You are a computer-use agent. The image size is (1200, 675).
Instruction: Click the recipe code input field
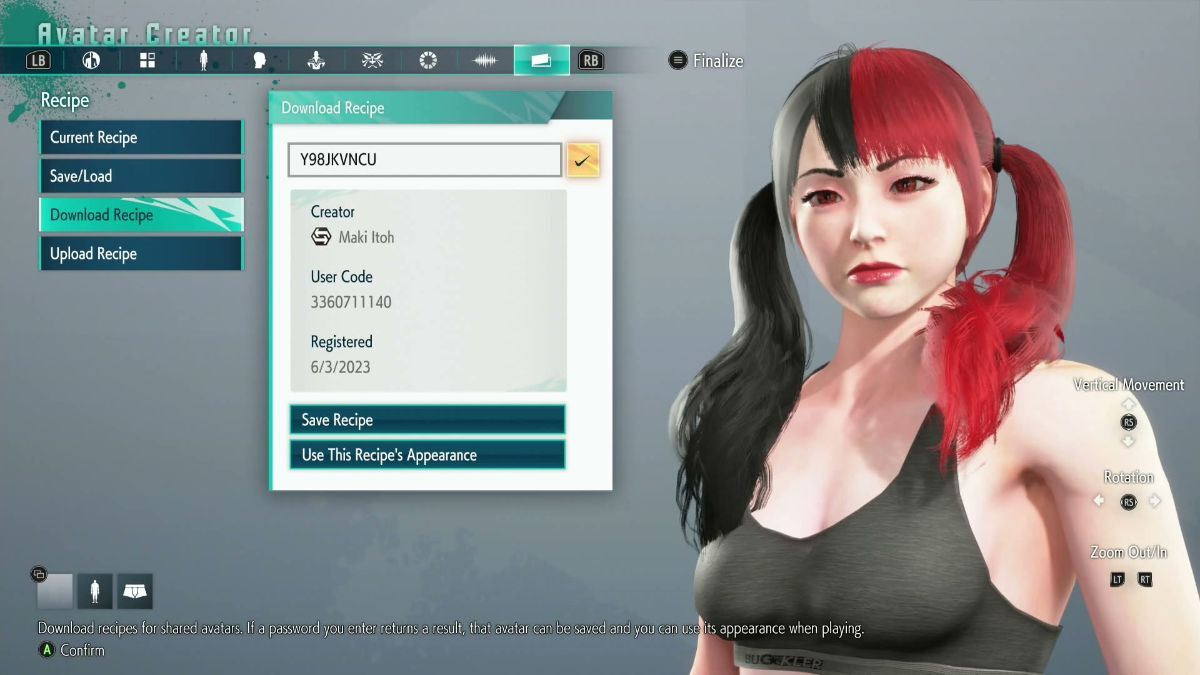(x=424, y=160)
